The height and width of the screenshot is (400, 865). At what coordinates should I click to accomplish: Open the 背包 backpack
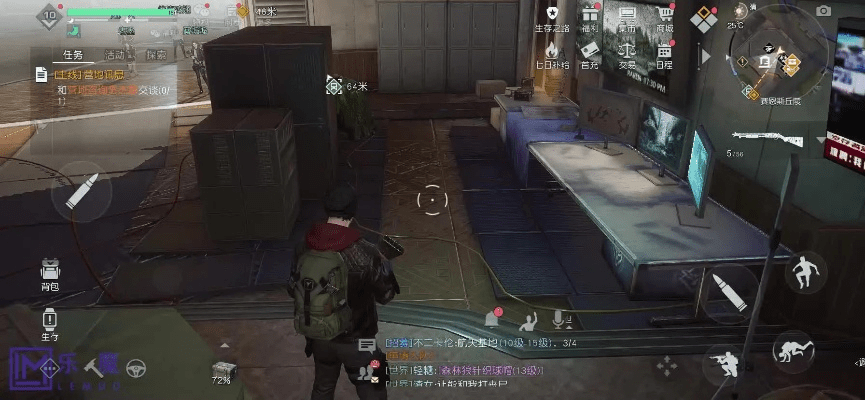(x=49, y=273)
